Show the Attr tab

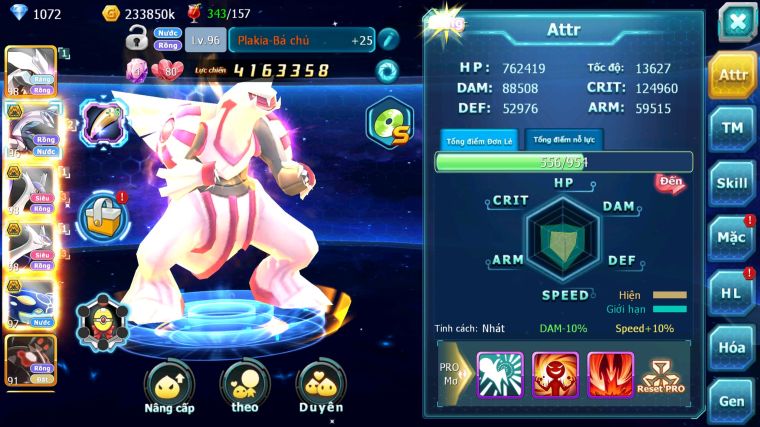click(x=732, y=74)
